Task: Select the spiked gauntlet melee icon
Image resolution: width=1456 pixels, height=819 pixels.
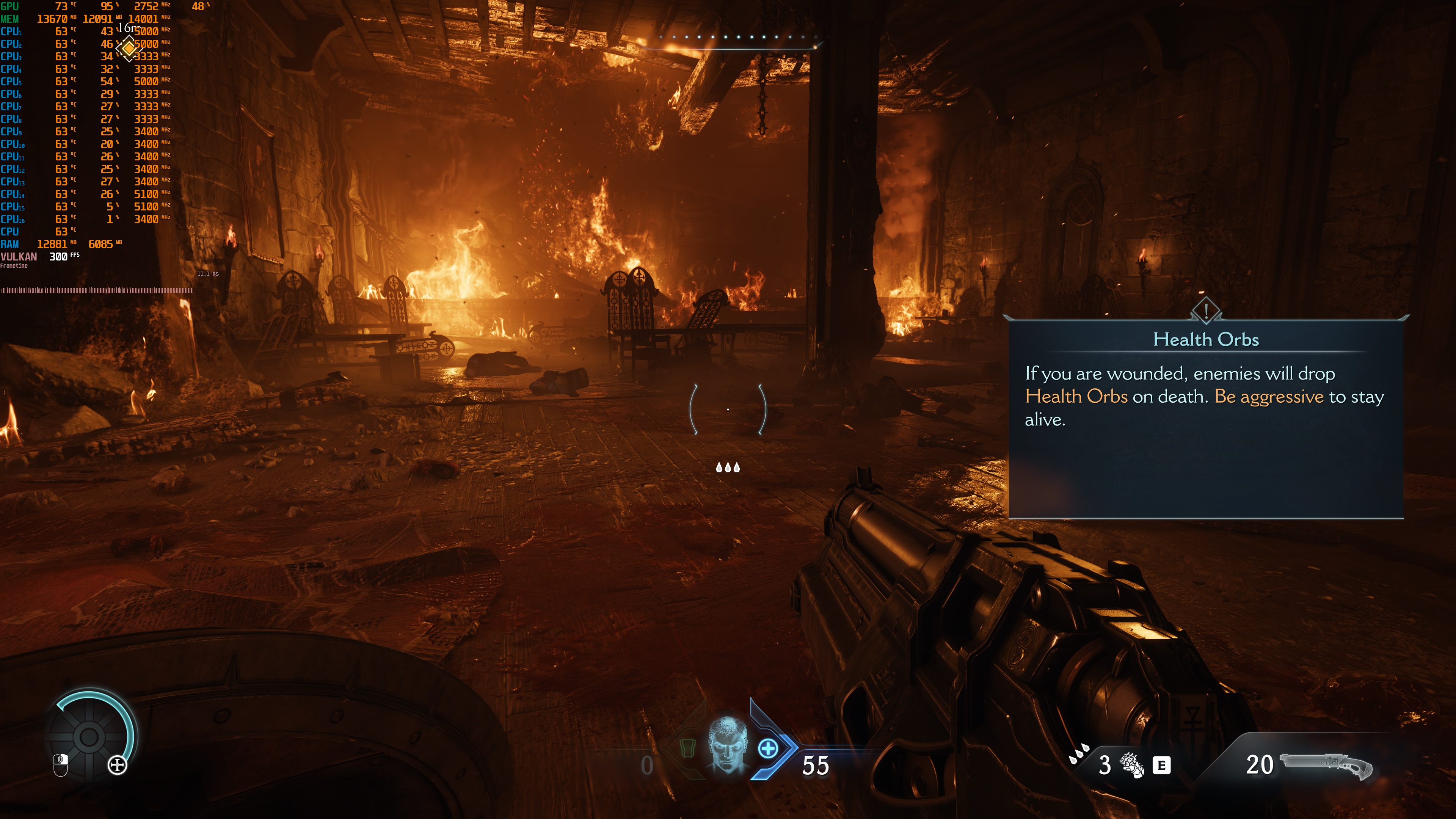Action: [1132, 765]
